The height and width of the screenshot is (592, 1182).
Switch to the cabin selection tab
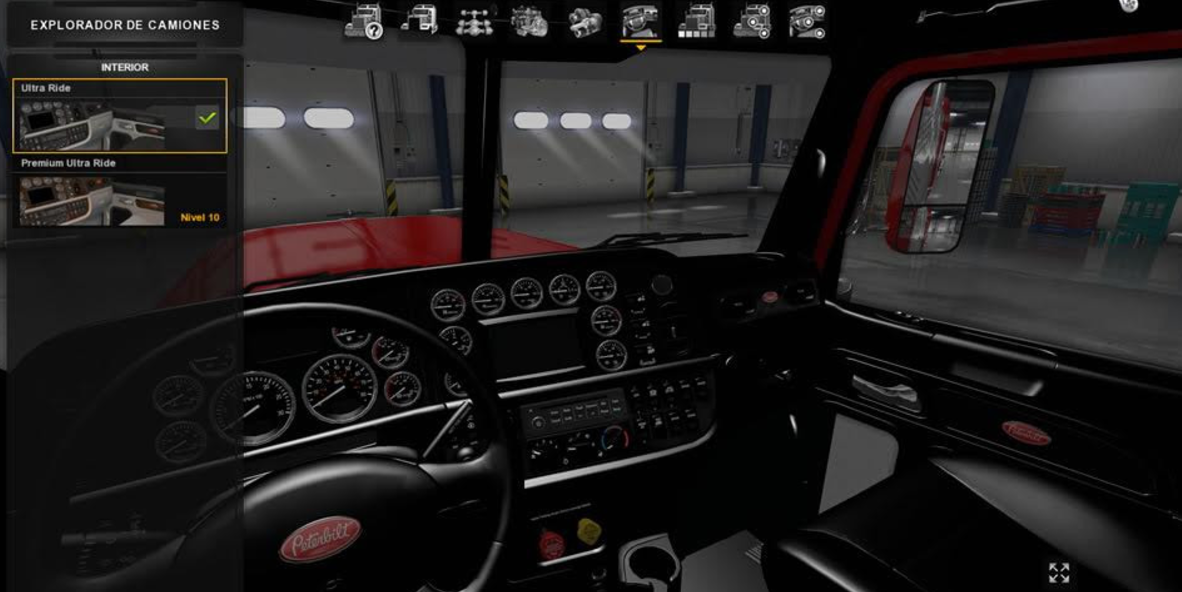tap(418, 21)
